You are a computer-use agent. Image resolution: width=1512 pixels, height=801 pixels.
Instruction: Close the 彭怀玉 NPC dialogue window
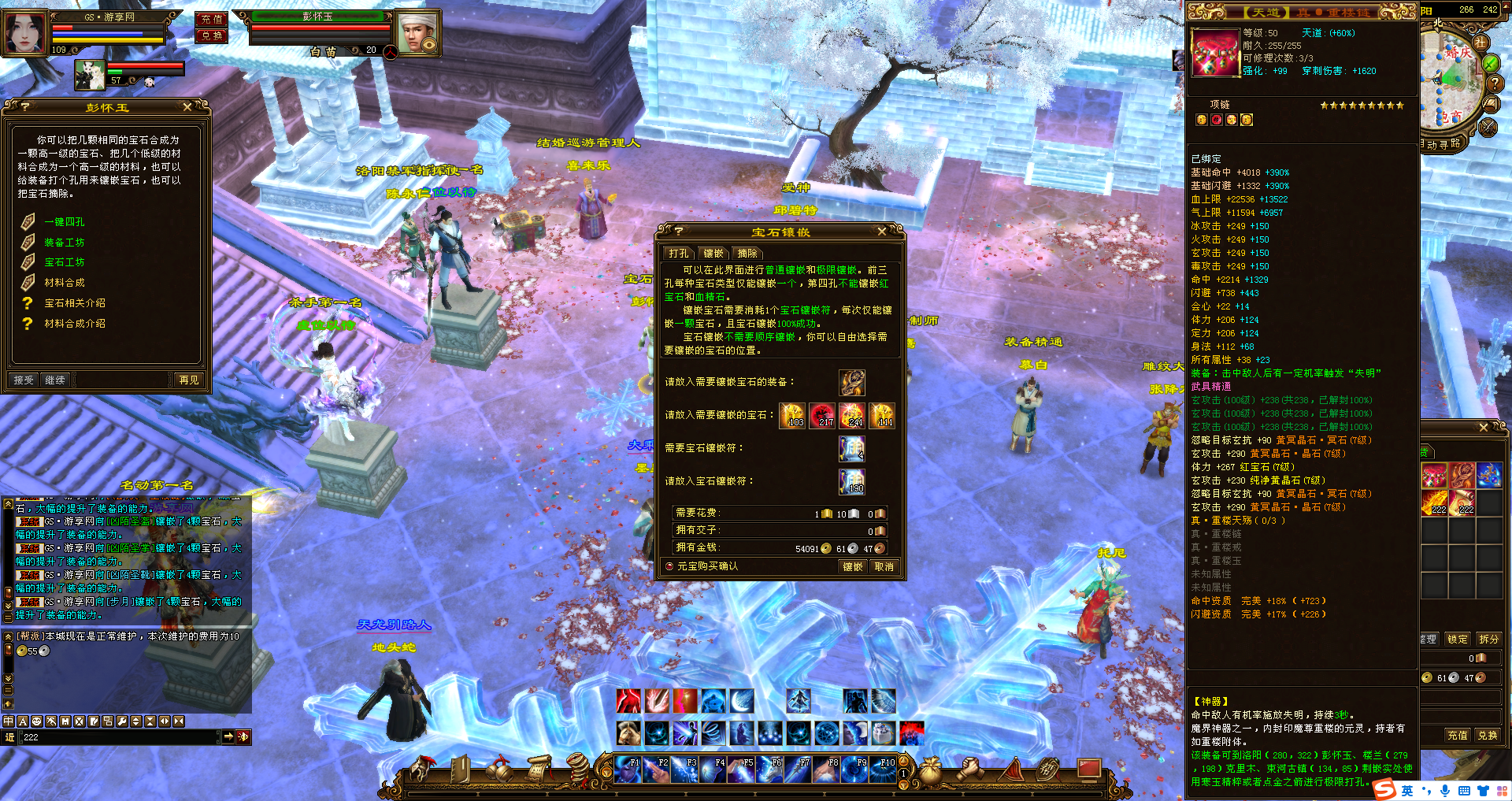[x=187, y=107]
